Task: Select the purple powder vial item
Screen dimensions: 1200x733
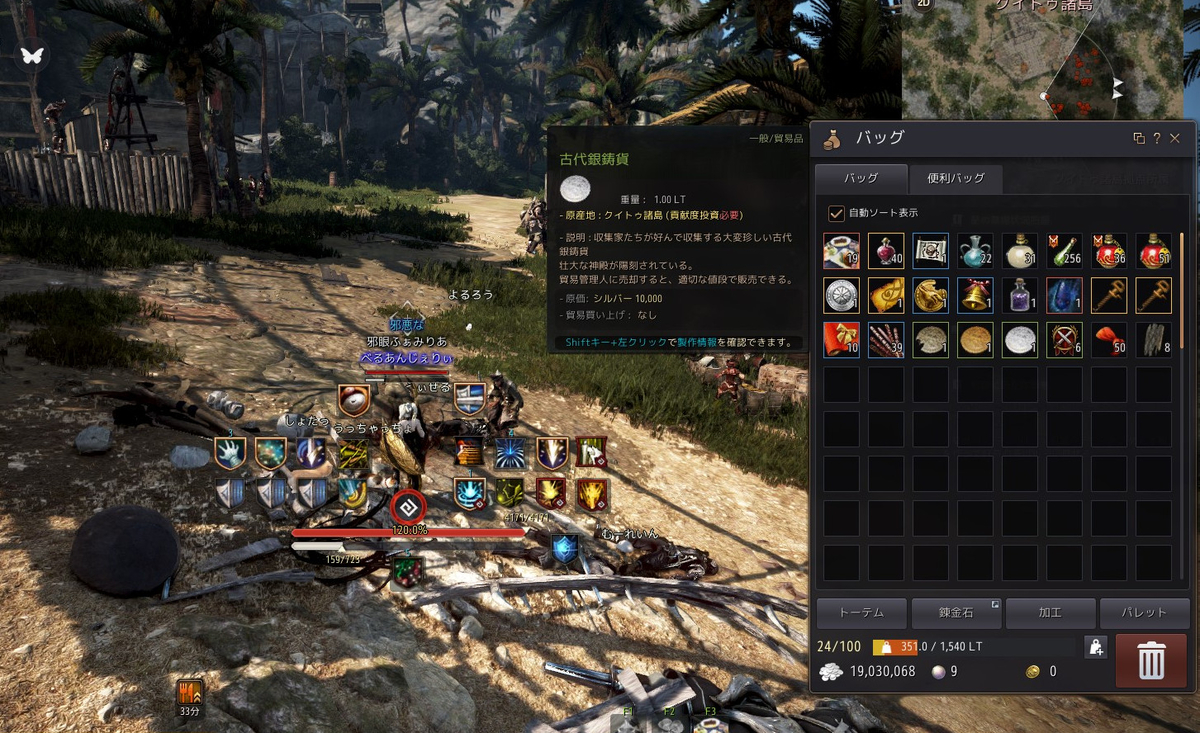Action: click(1020, 296)
